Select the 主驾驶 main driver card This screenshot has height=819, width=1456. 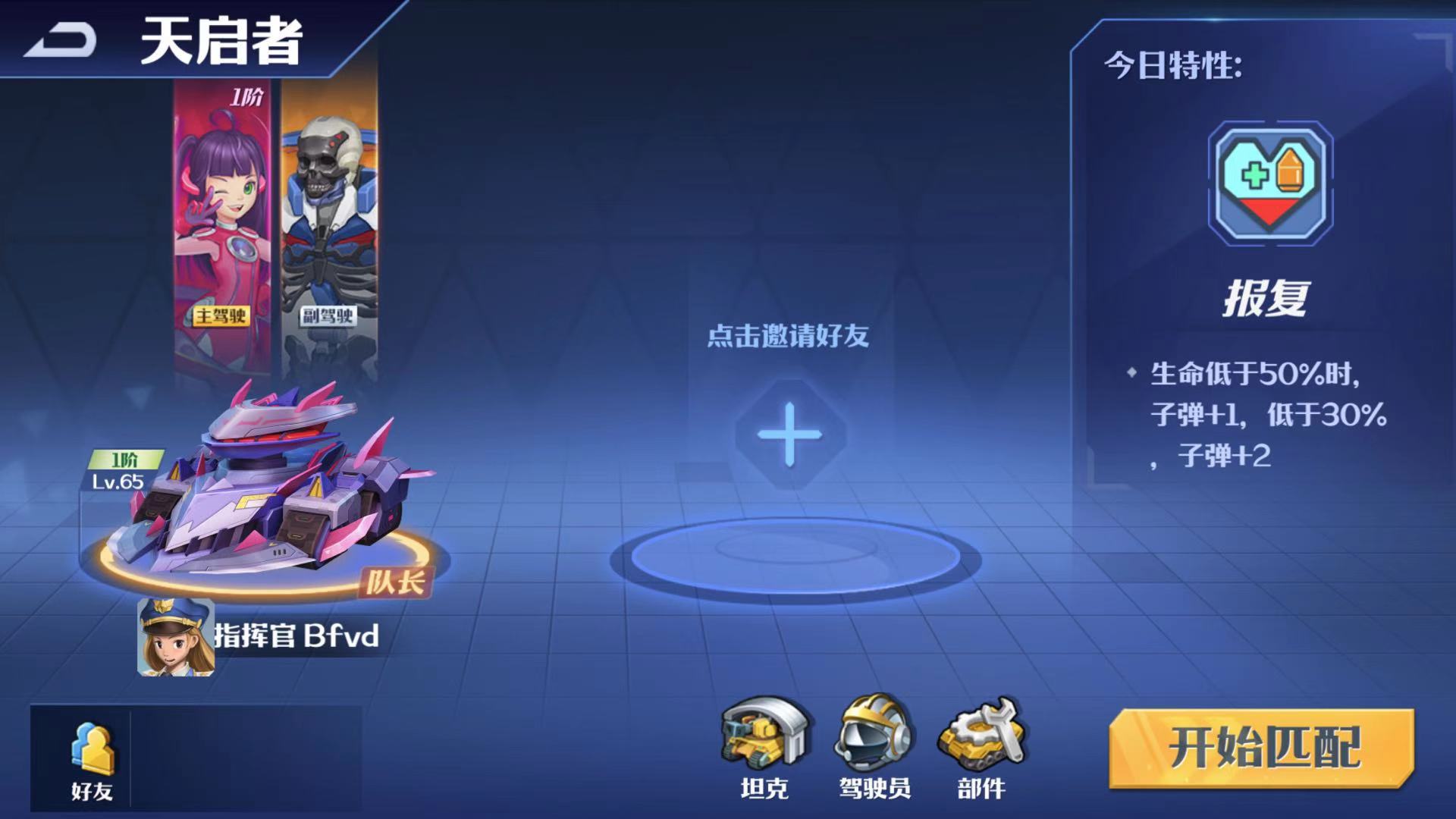click(x=222, y=227)
